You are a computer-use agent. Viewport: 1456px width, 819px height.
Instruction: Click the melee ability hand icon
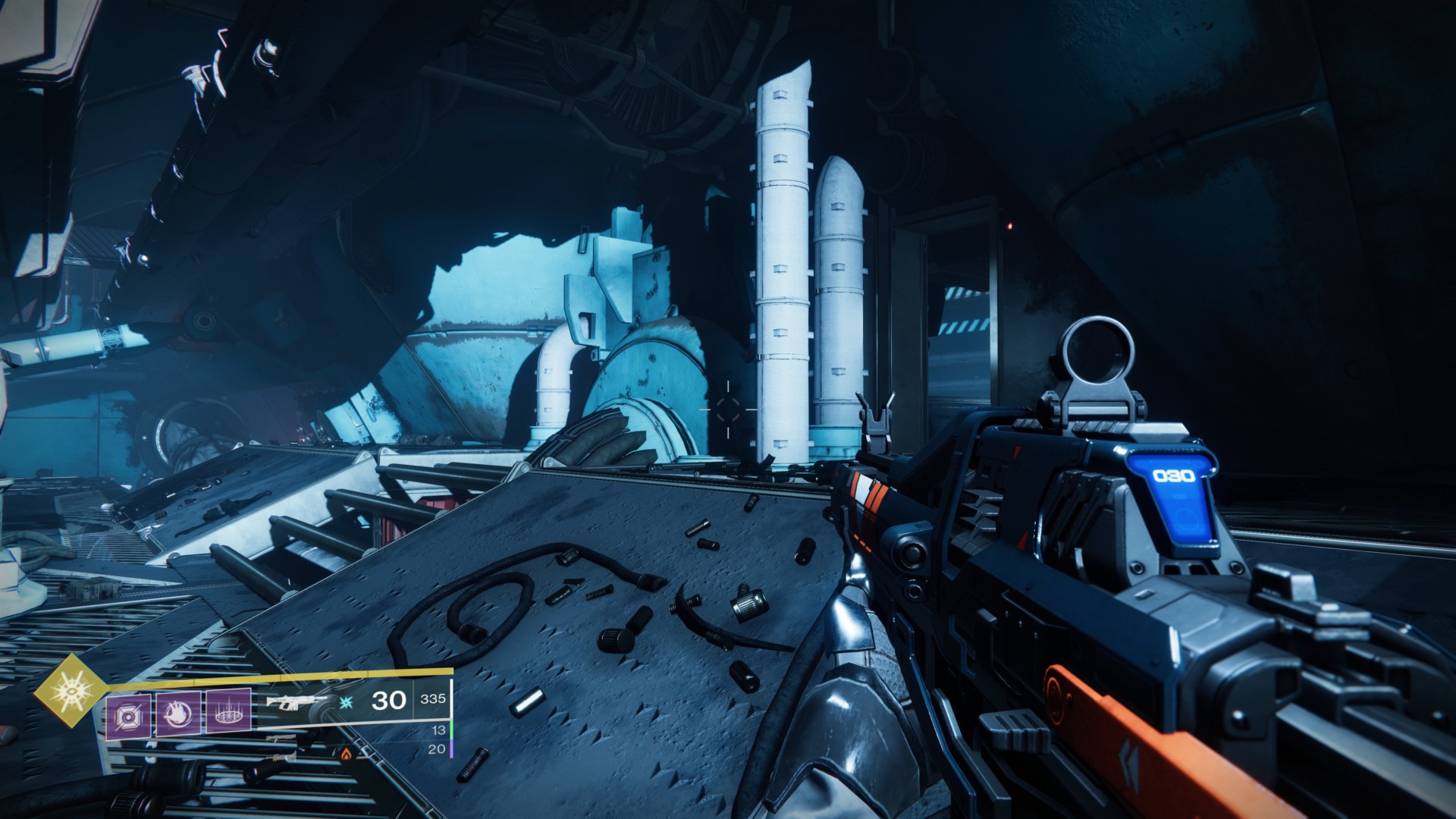(180, 713)
